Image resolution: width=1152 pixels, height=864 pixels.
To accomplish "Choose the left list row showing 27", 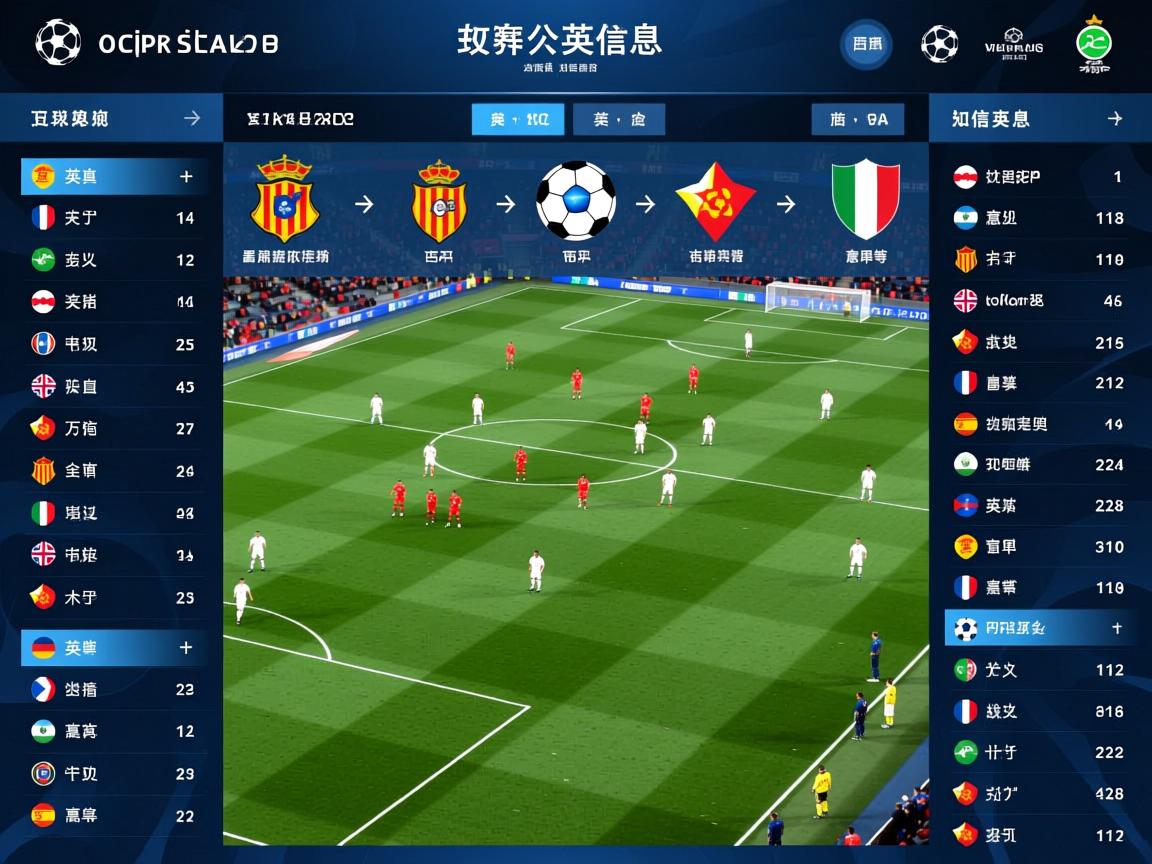I will click(x=114, y=428).
